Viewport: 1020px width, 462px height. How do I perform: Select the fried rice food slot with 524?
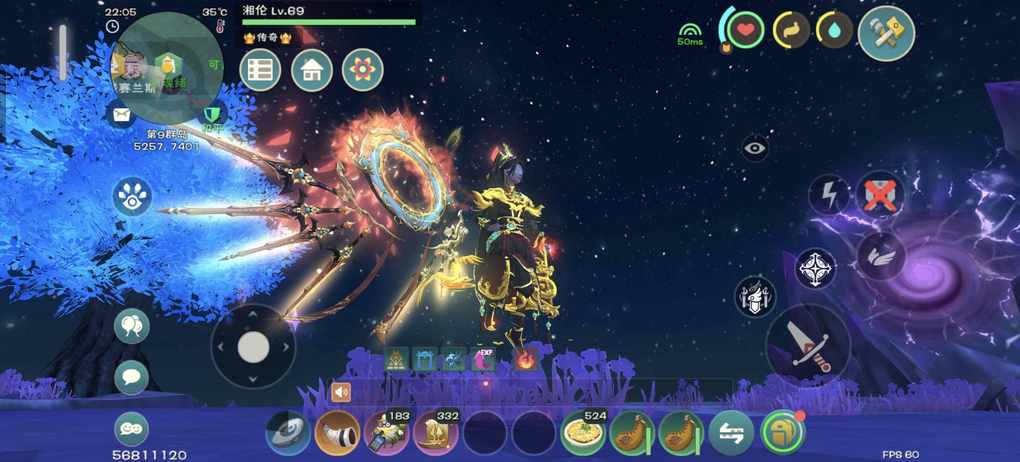(582, 434)
